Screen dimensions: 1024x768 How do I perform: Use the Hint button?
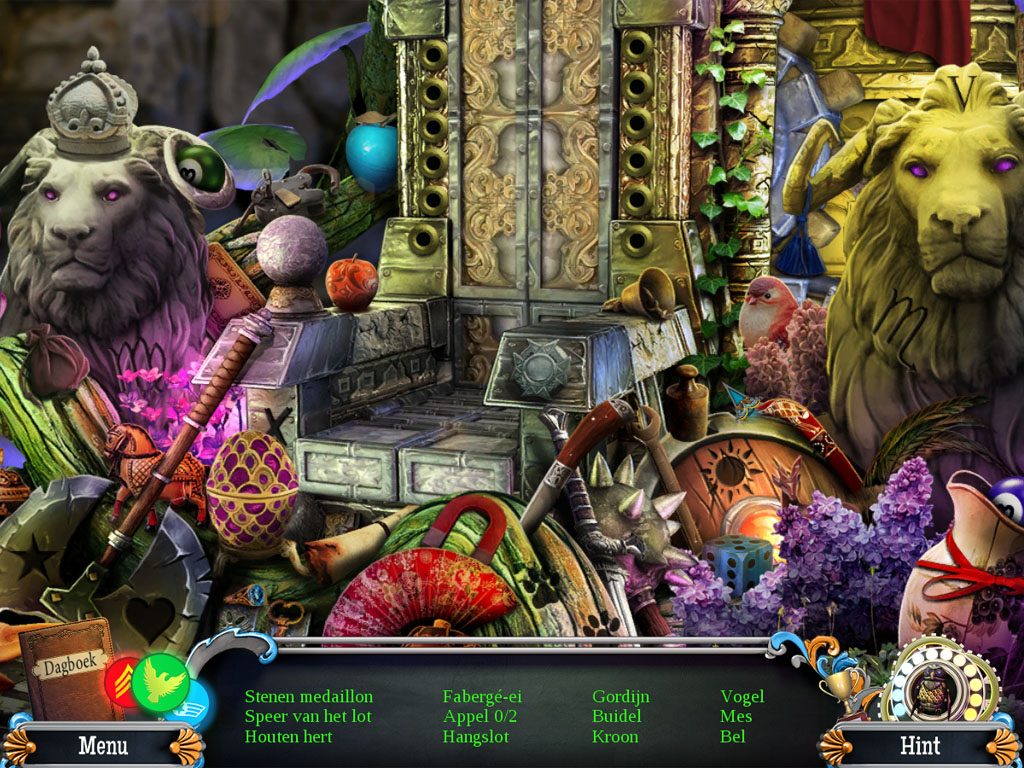[920, 746]
